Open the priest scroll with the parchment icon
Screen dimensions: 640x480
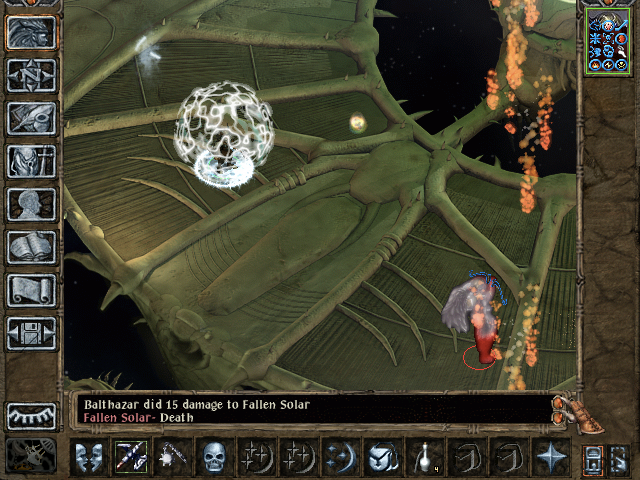pos(31,290)
